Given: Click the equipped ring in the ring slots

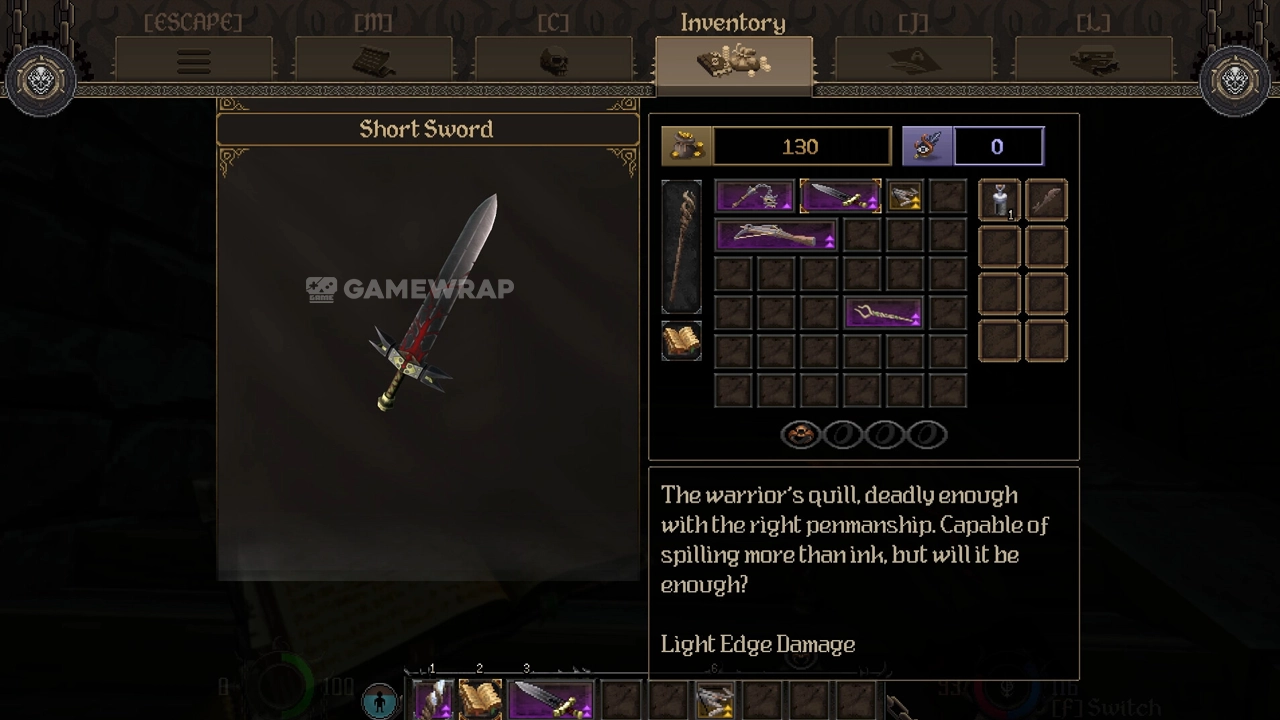Looking at the screenshot, I should [800, 435].
